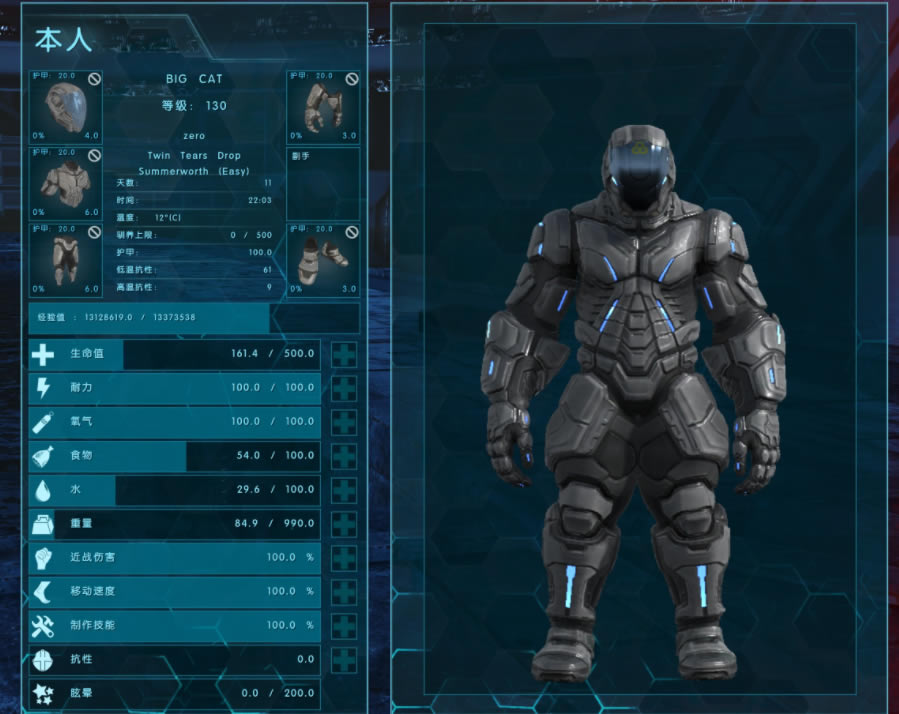Screen dimensions: 899x714
Task: Increase the 耐力 stamina stat
Action: [344, 388]
